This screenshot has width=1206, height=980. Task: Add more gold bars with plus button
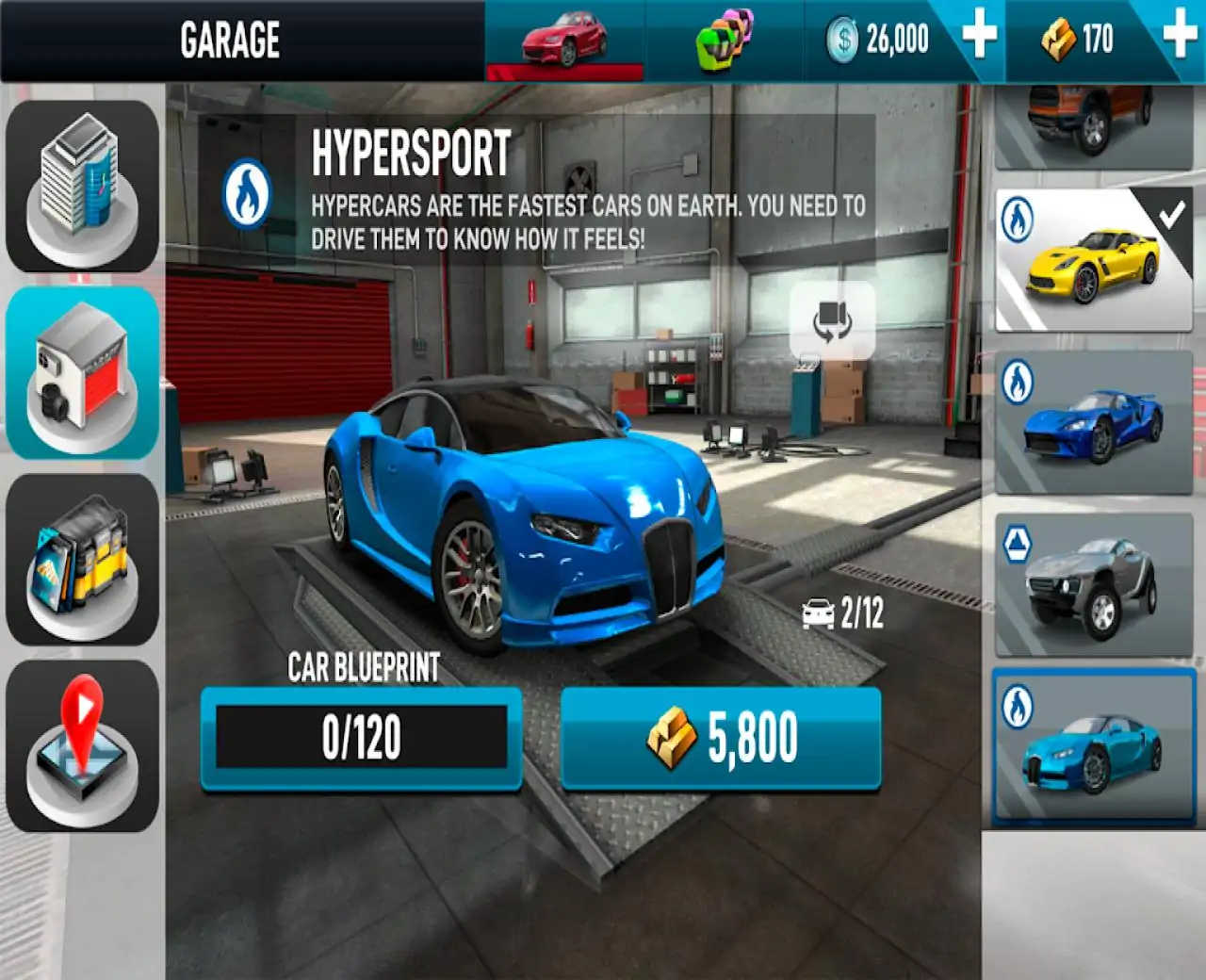tap(1180, 38)
